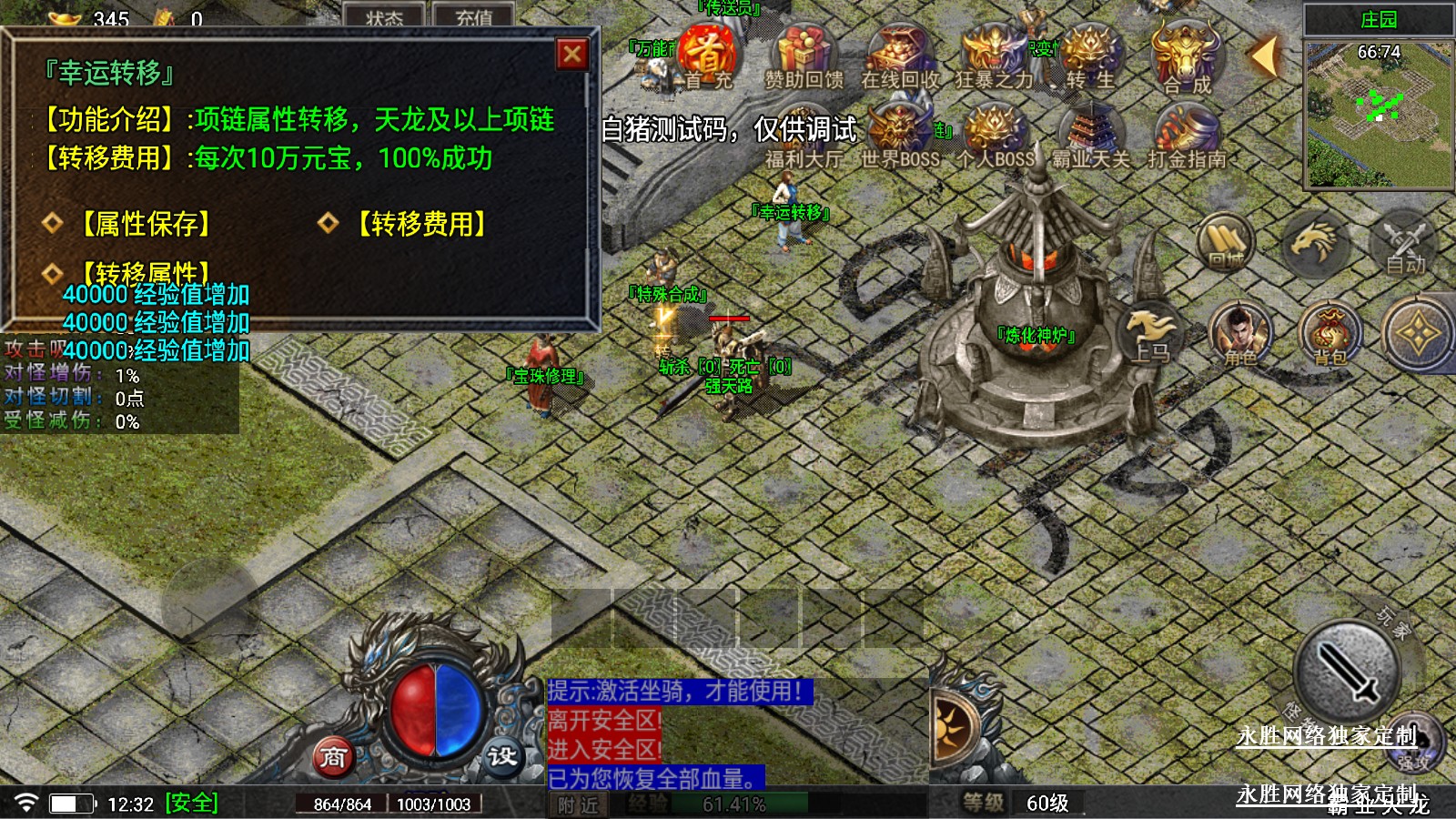Close the 幸运转移 dialog window
Viewport: 1456px width, 819px height.
(x=572, y=55)
